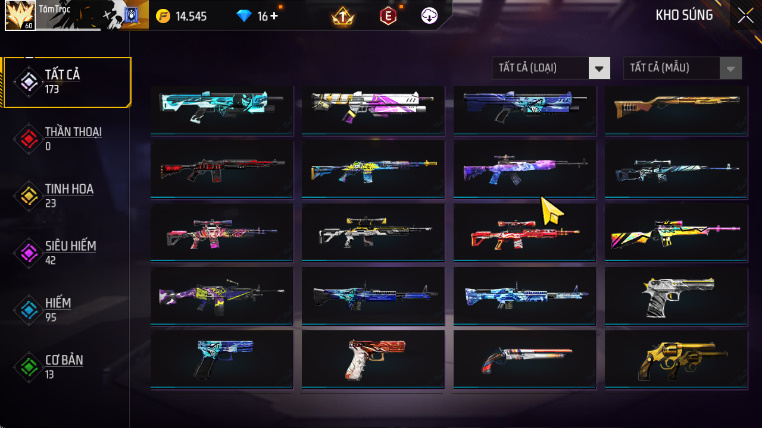762x428 pixels.
Task: Select the Tất Cả category tab
Action: [68, 82]
